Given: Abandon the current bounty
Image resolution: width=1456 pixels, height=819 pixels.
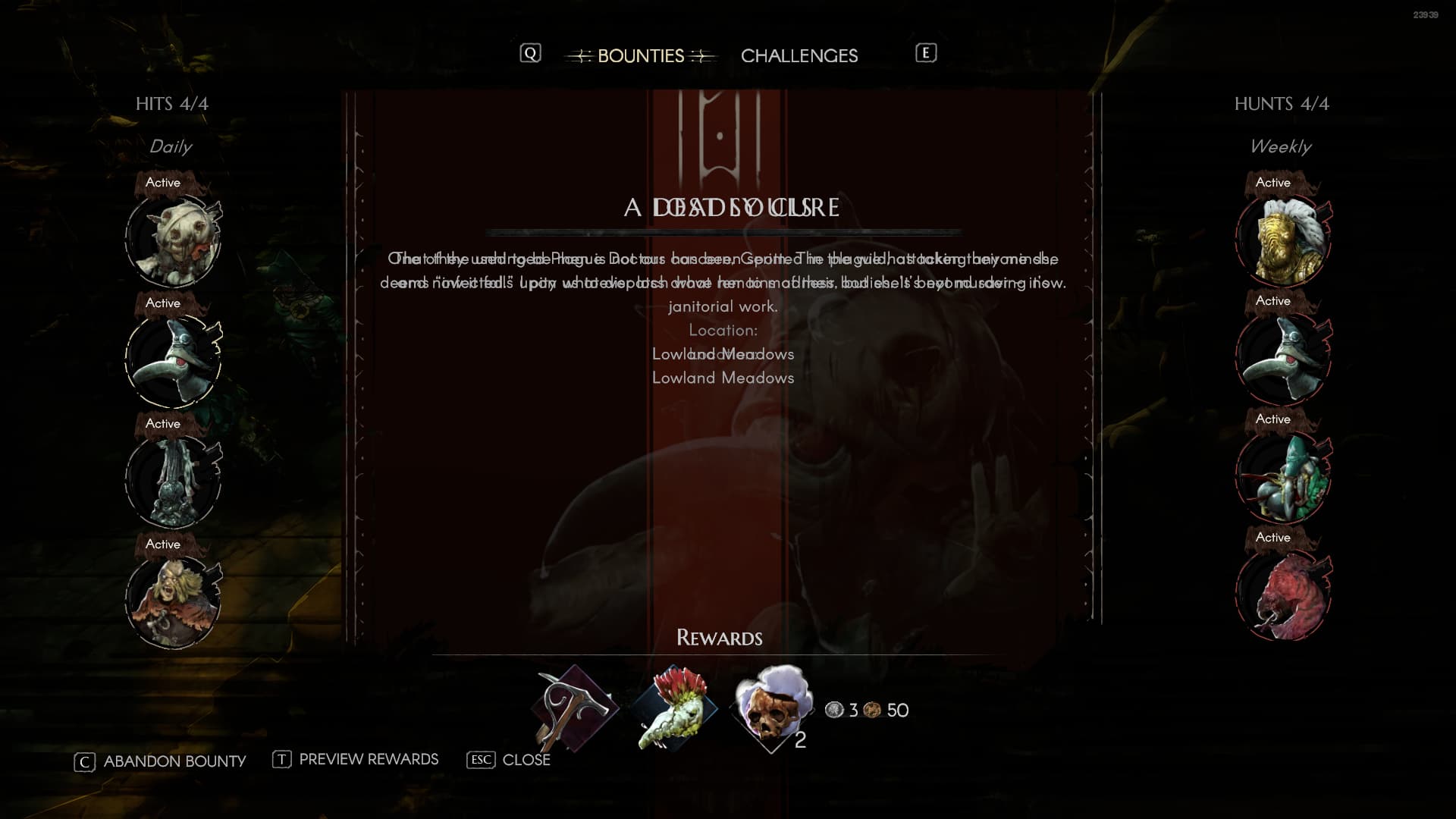Looking at the screenshot, I should (160, 761).
